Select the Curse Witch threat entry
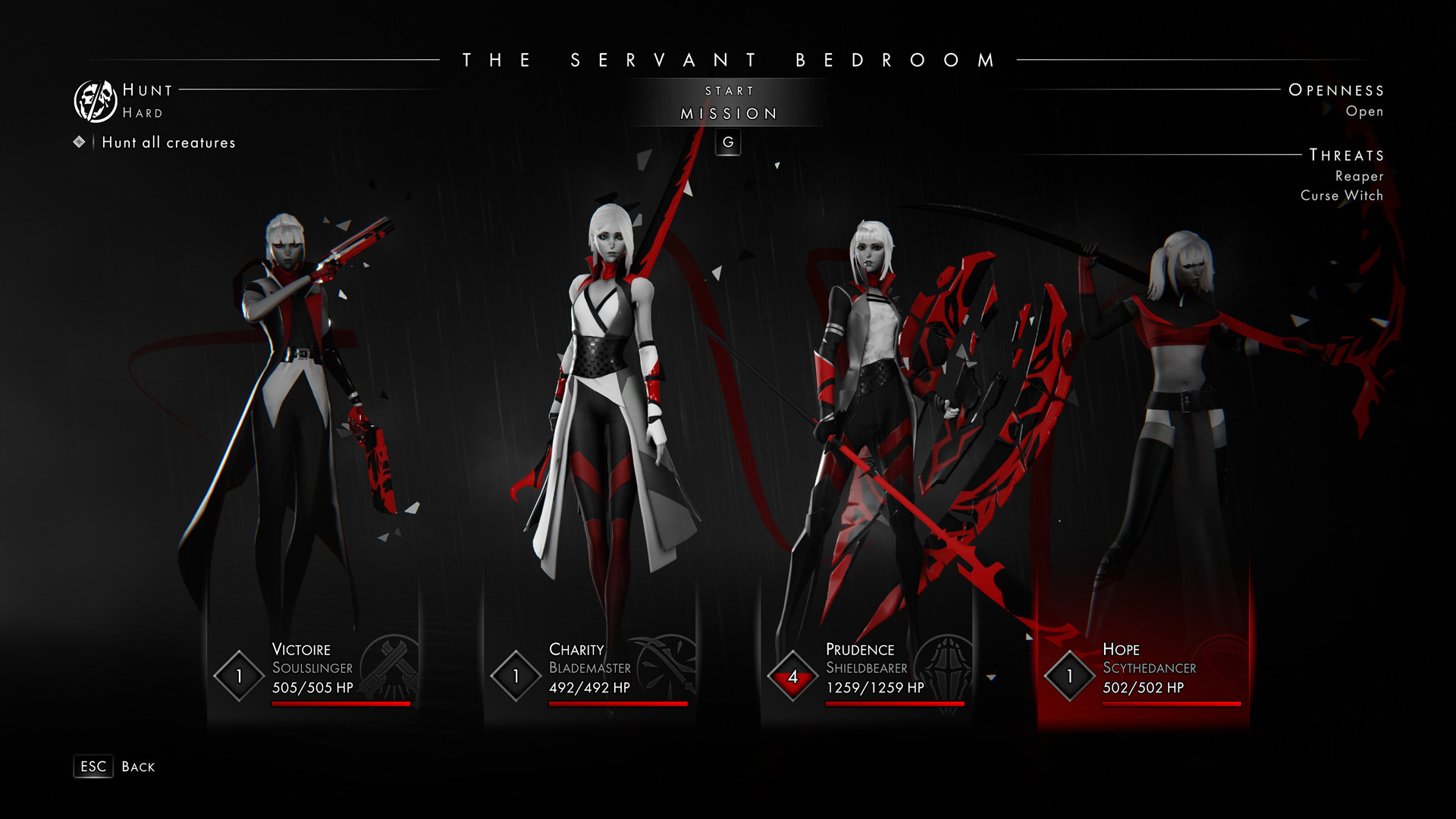Image resolution: width=1456 pixels, height=819 pixels. click(x=1342, y=195)
